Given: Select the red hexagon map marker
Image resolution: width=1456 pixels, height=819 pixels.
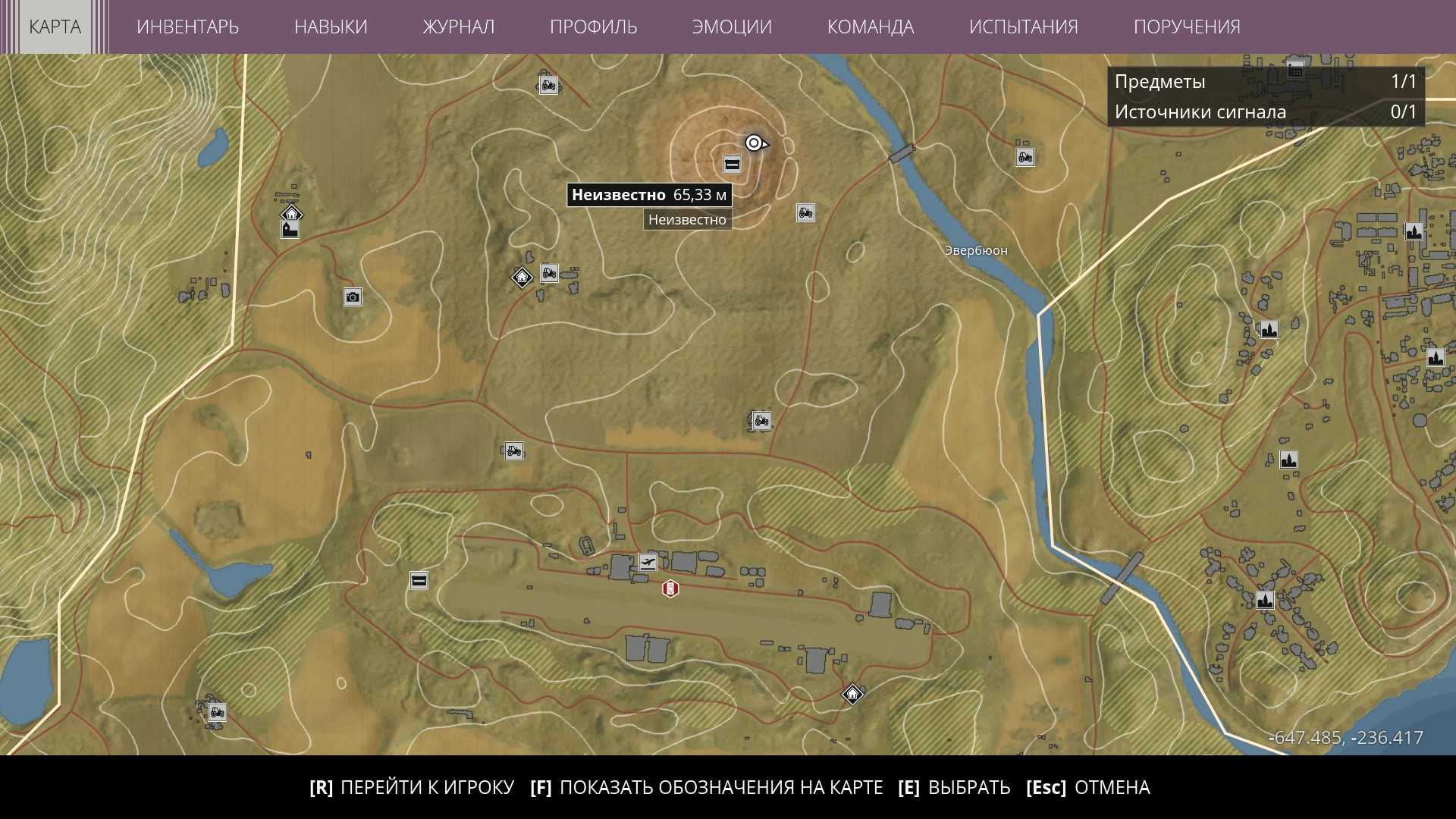Looking at the screenshot, I should (670, 588).
